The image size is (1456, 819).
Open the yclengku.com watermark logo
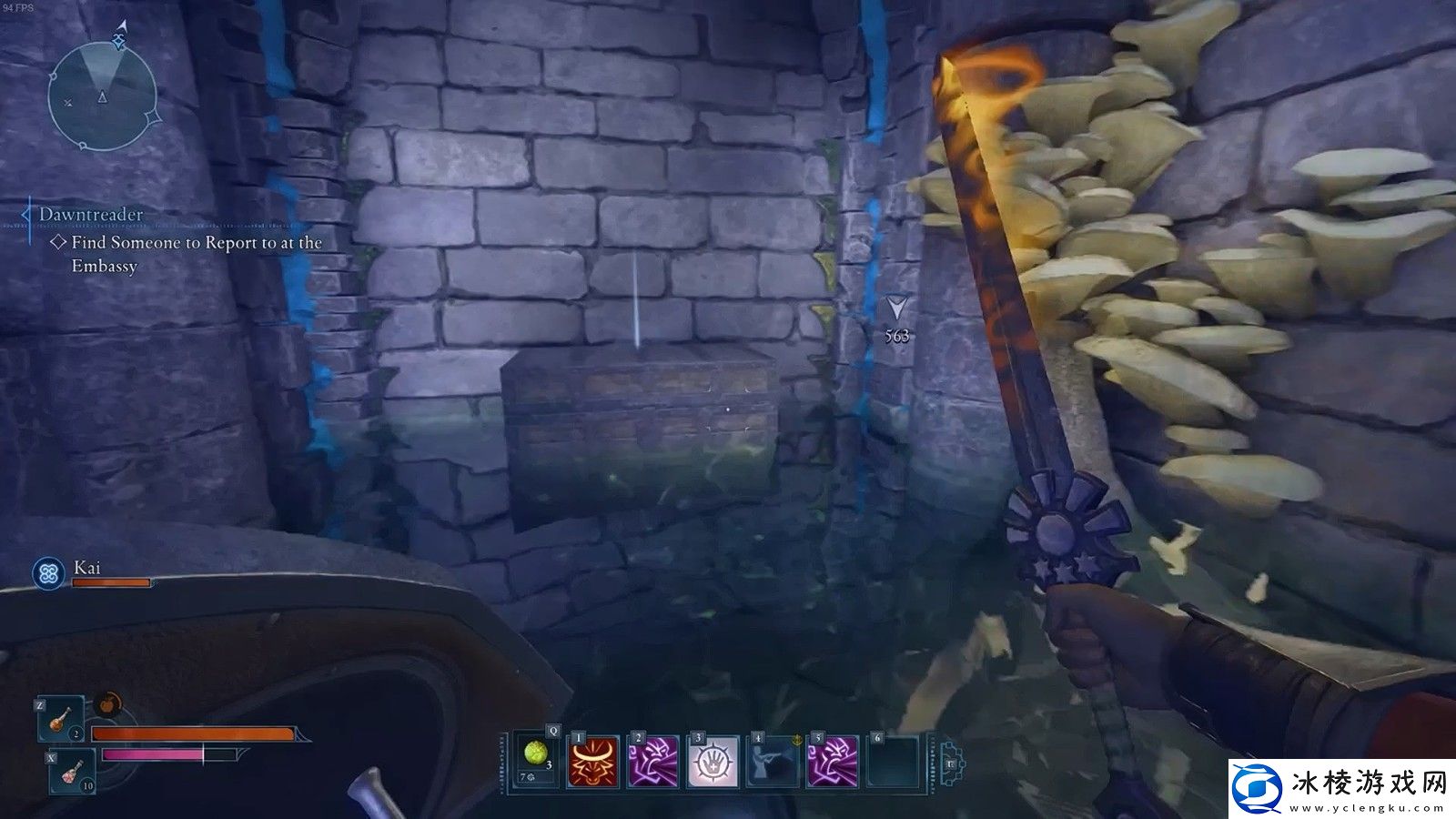(1340, 785)
